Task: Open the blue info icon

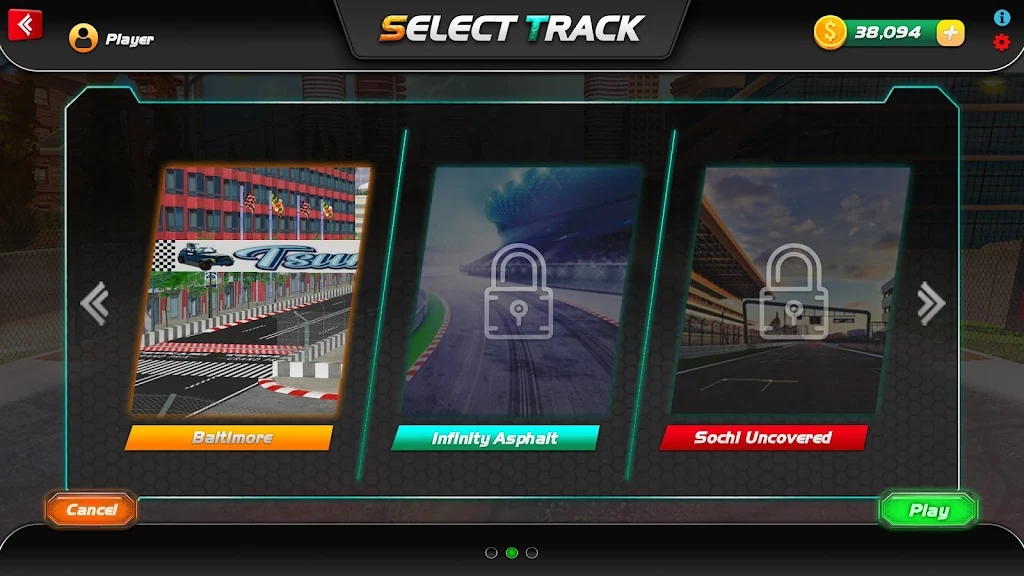Action: [1001, 18]
